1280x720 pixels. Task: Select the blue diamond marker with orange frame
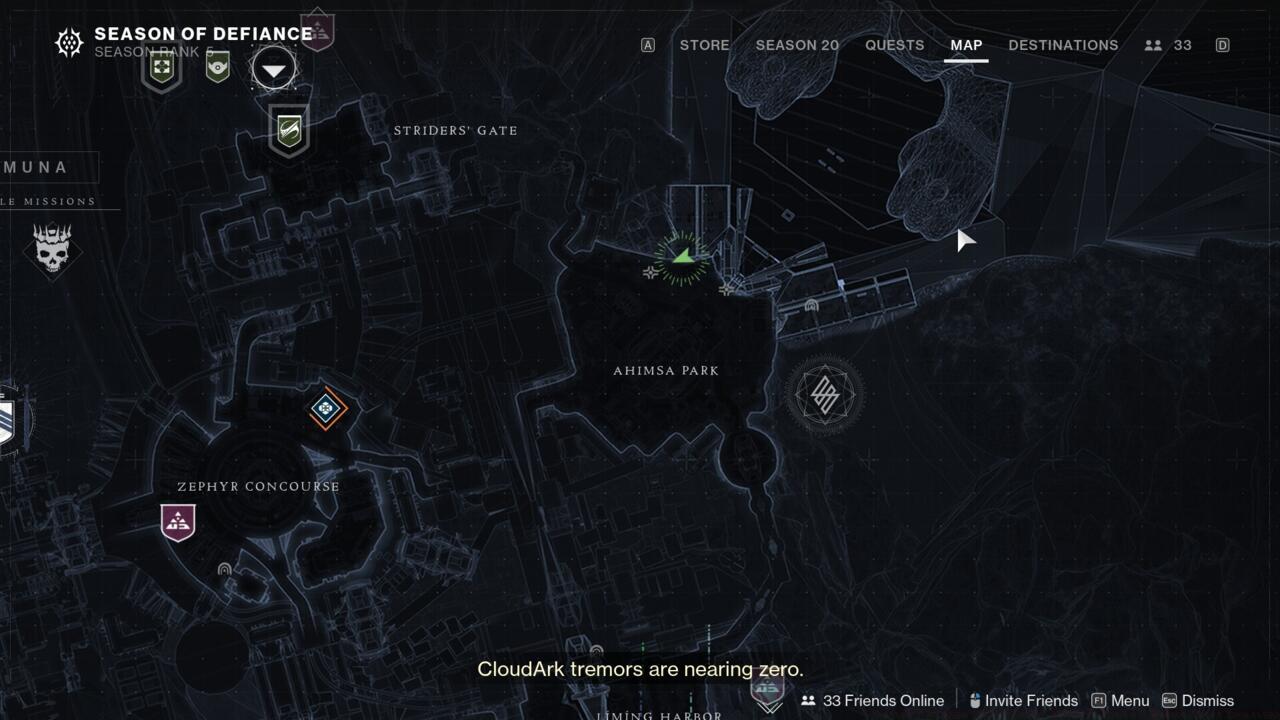pyautogui.click(x=326, y=408)
